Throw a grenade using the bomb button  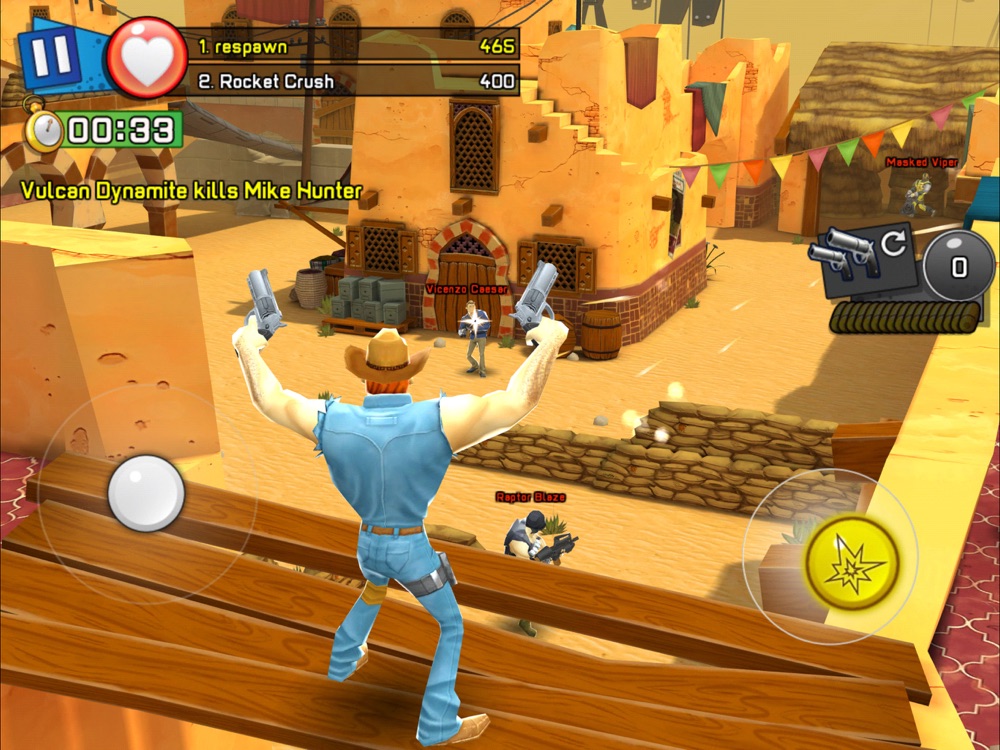click(958, 266)
